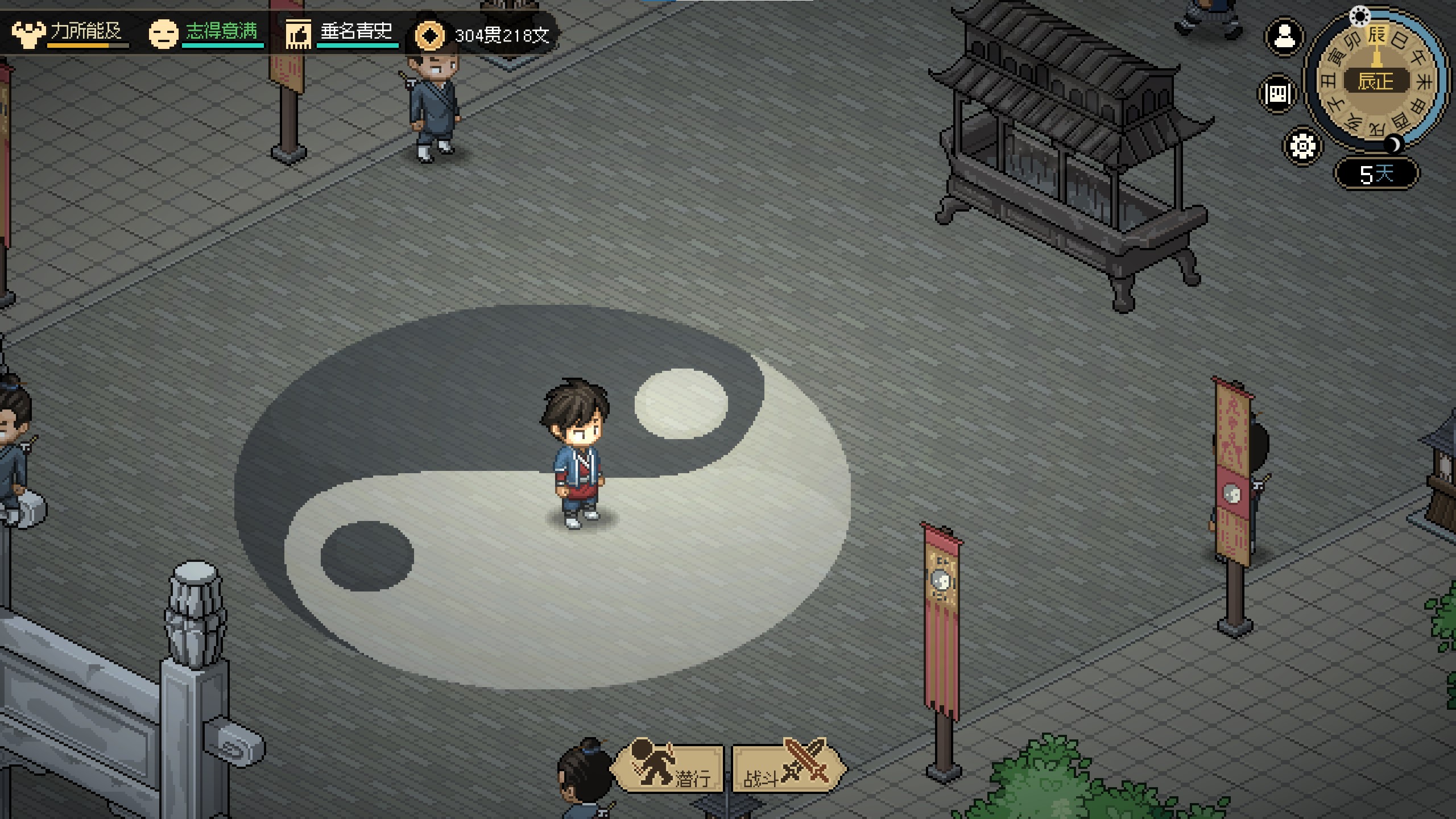Open the character profile icon
This screenshot has width=1456, height=819.
pyautogui.click(x=1284, y=38)
